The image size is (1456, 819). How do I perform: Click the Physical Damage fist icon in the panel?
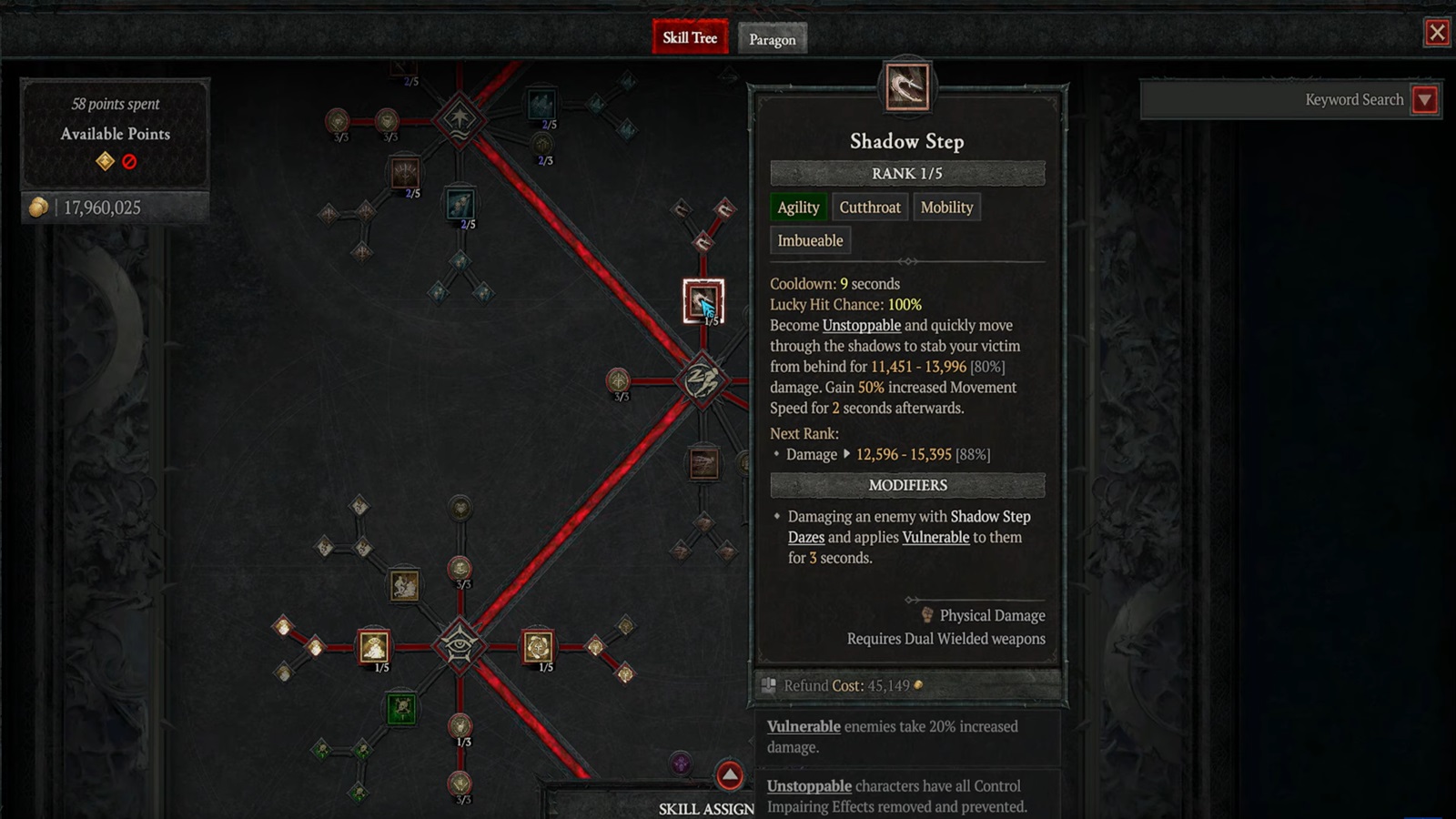[x=925, y=615]
